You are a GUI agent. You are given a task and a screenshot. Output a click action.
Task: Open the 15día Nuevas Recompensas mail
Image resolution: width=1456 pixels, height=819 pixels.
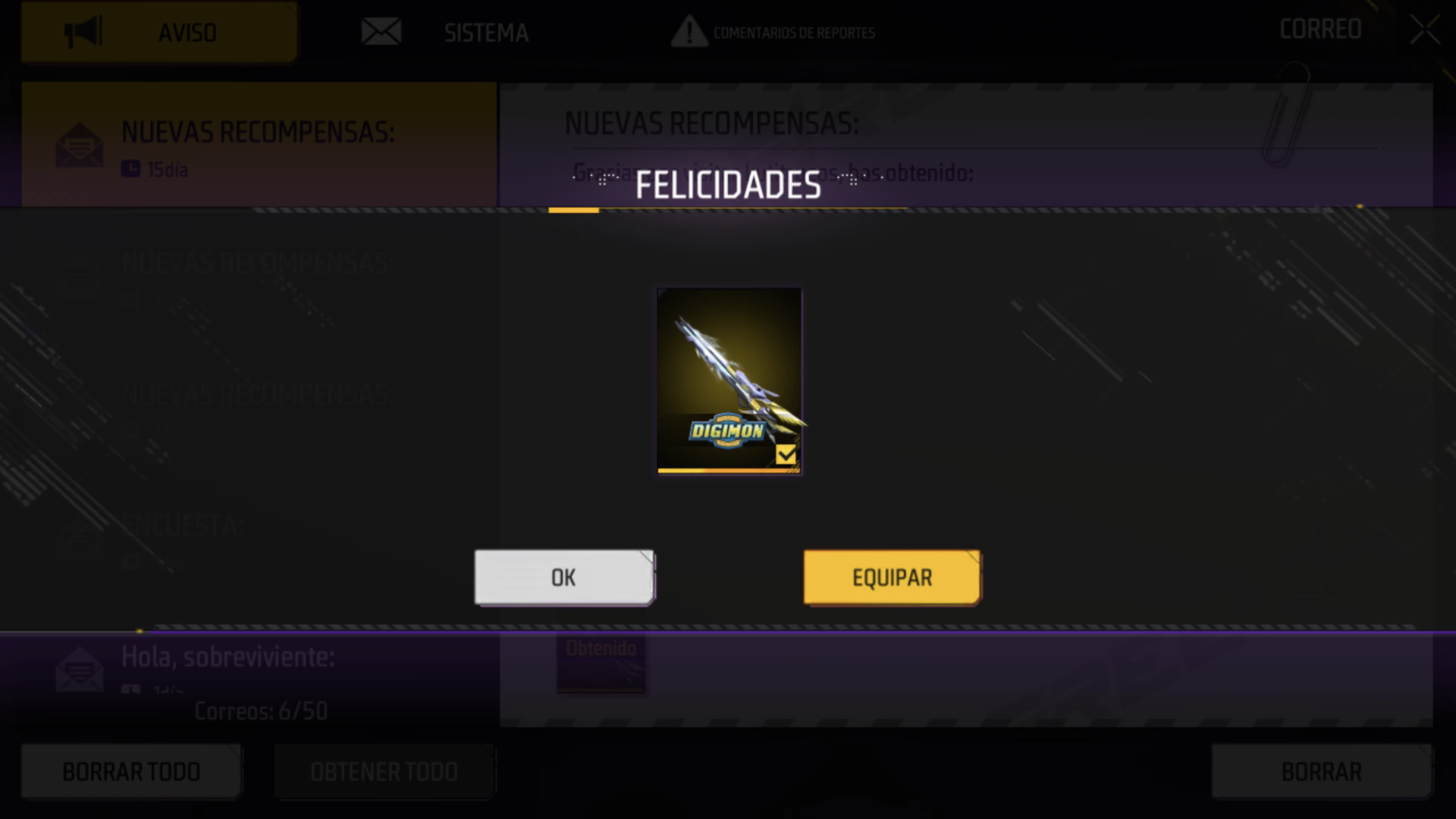click(x=258, y=145)
